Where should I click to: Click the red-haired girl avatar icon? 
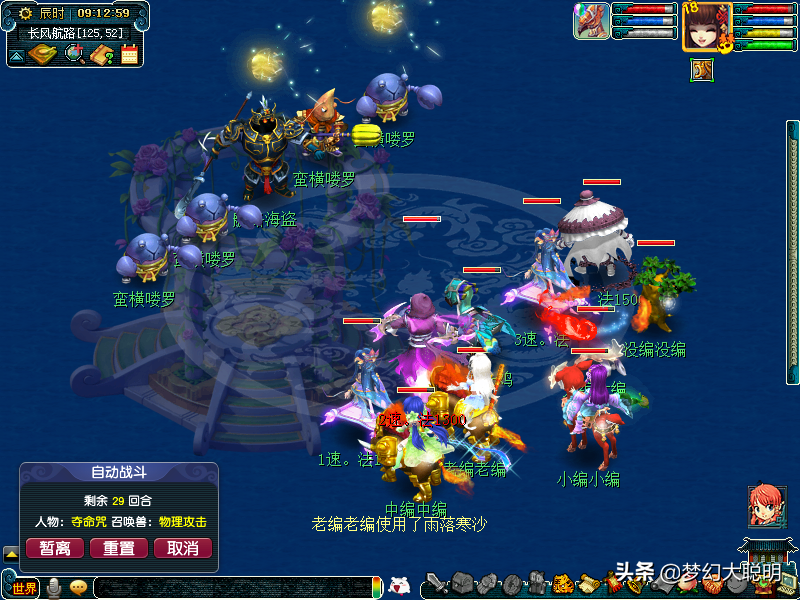click(x=766, y=506)
